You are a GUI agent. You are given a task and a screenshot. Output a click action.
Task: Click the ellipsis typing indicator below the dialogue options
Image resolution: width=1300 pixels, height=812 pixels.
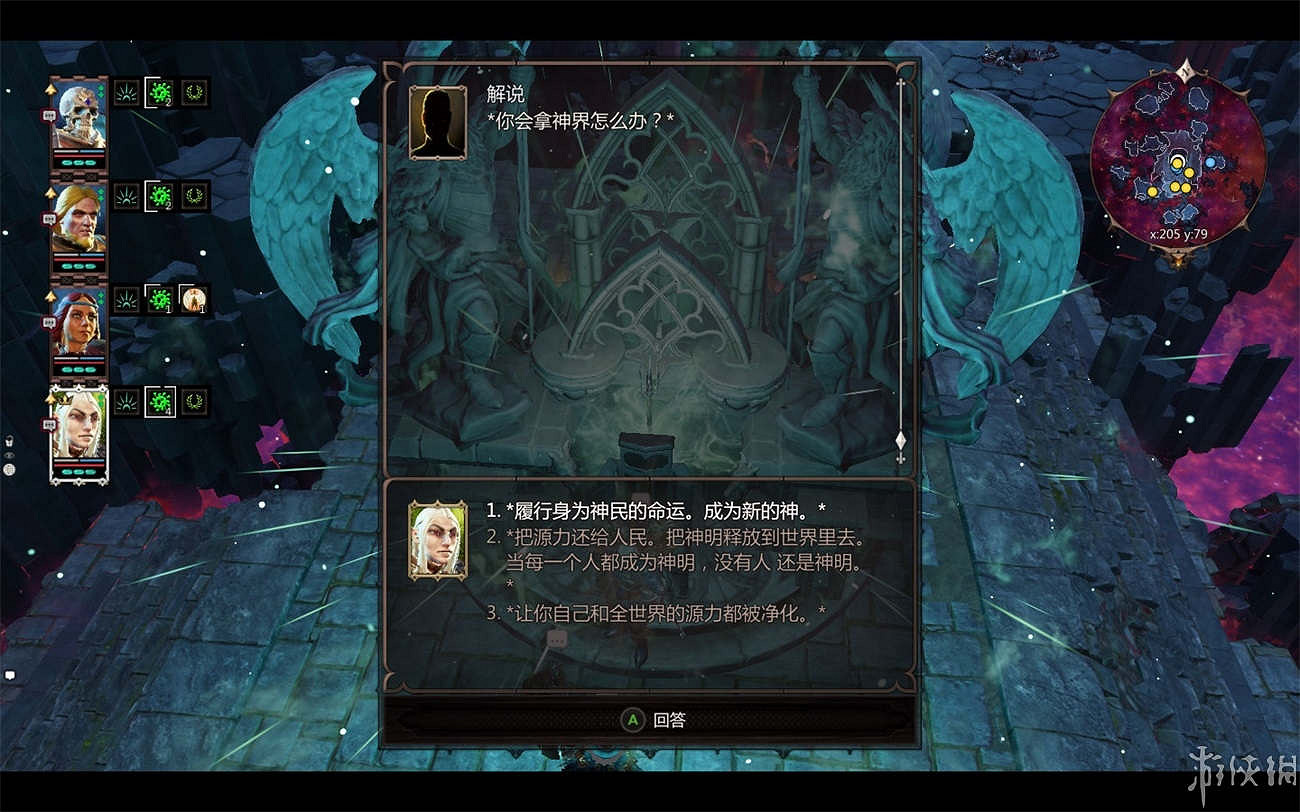point(556,638)
